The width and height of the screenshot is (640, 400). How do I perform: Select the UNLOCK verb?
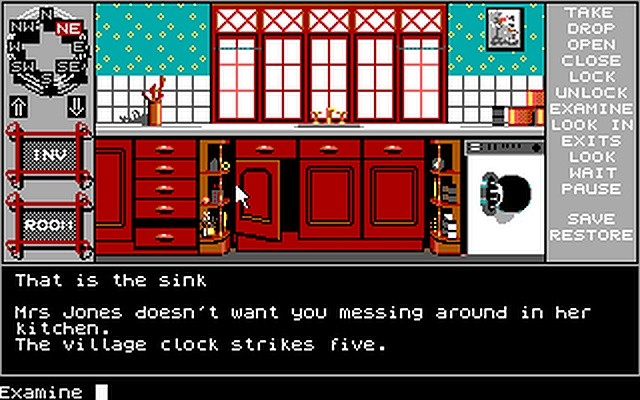pos(588,92)
